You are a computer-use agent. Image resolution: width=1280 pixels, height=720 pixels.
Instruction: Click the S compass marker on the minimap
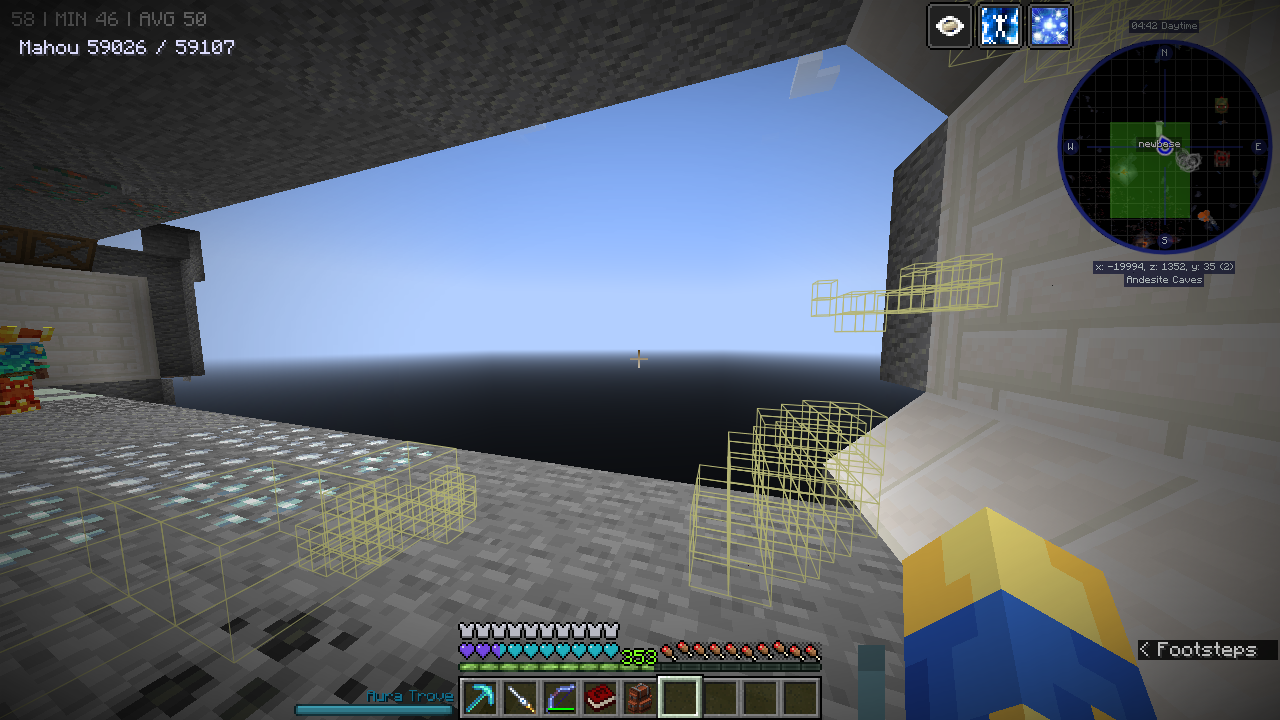point(1163,239)
